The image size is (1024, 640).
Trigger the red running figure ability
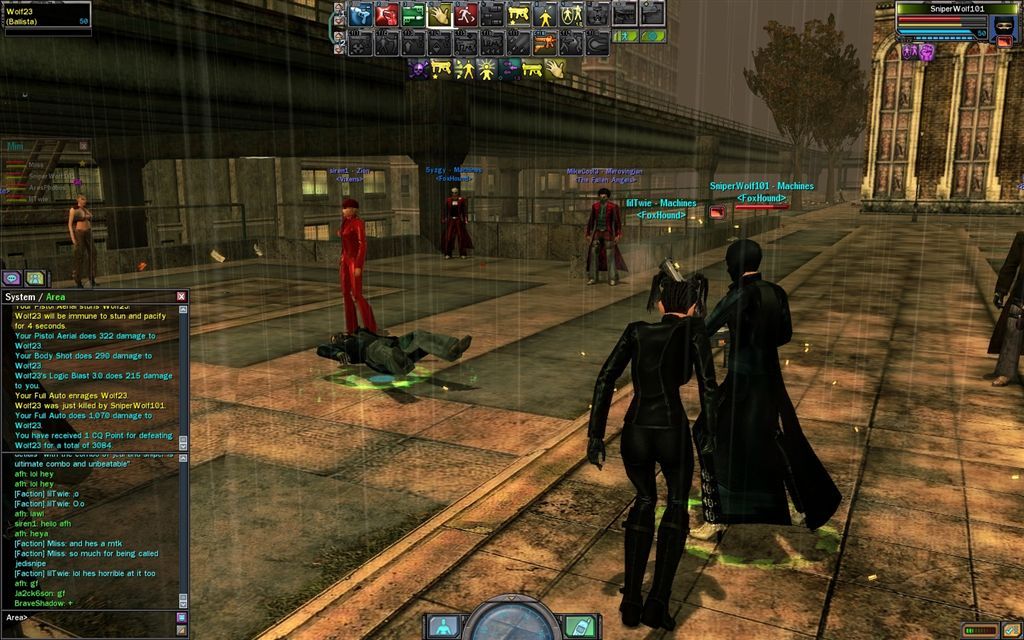465,15
